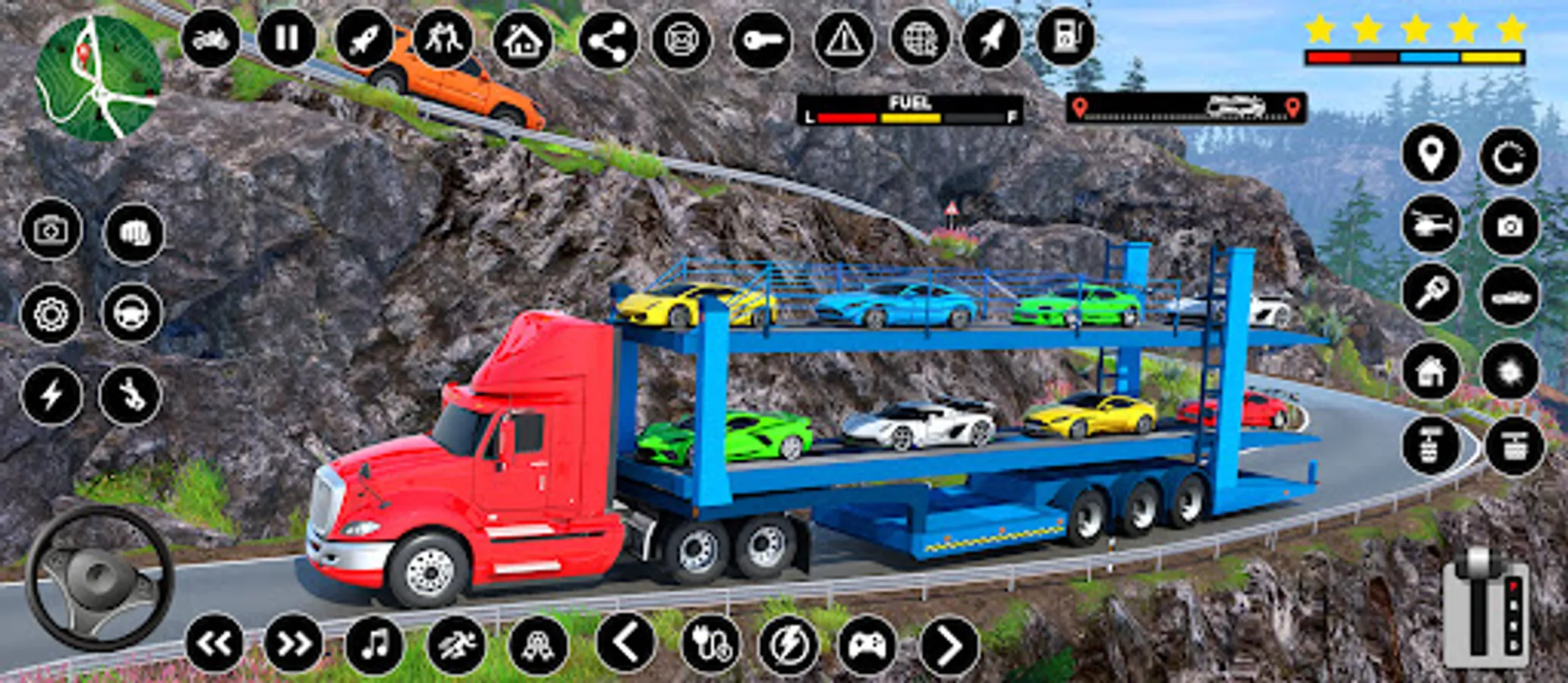Click the left arrow chevron button
This screenshot has width=1568, height=683.
pyautogui.click(x=625, y=644)
